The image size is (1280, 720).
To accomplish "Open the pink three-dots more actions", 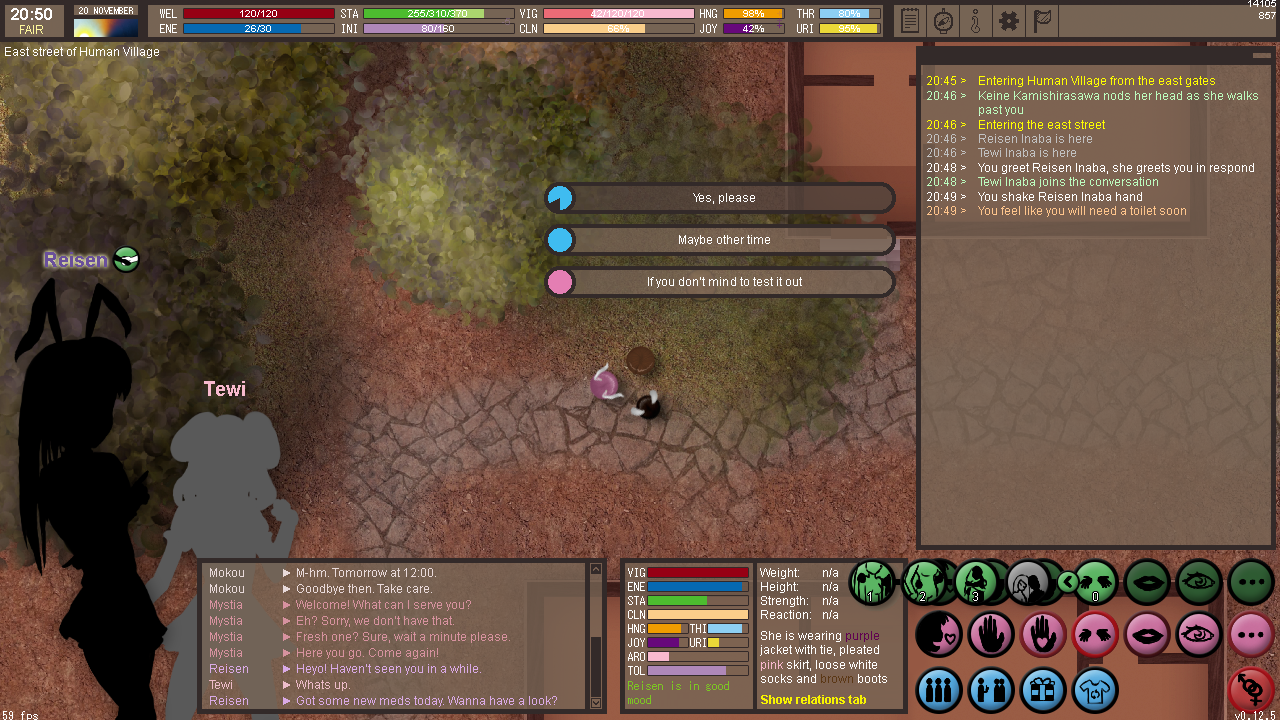I will 1251,634.
